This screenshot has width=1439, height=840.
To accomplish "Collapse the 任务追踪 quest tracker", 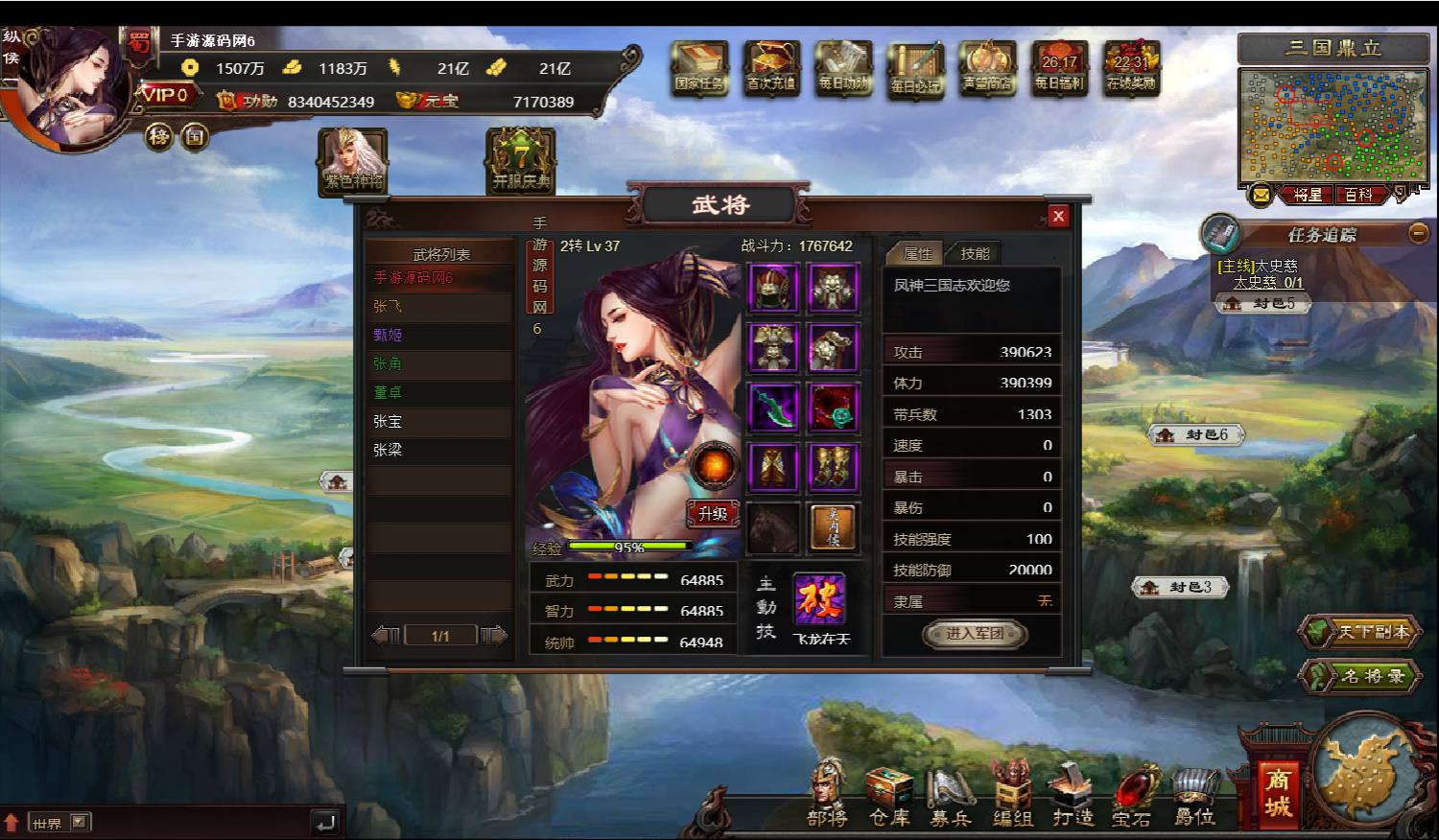I will pyautogui.click(x=1418, y=233).
